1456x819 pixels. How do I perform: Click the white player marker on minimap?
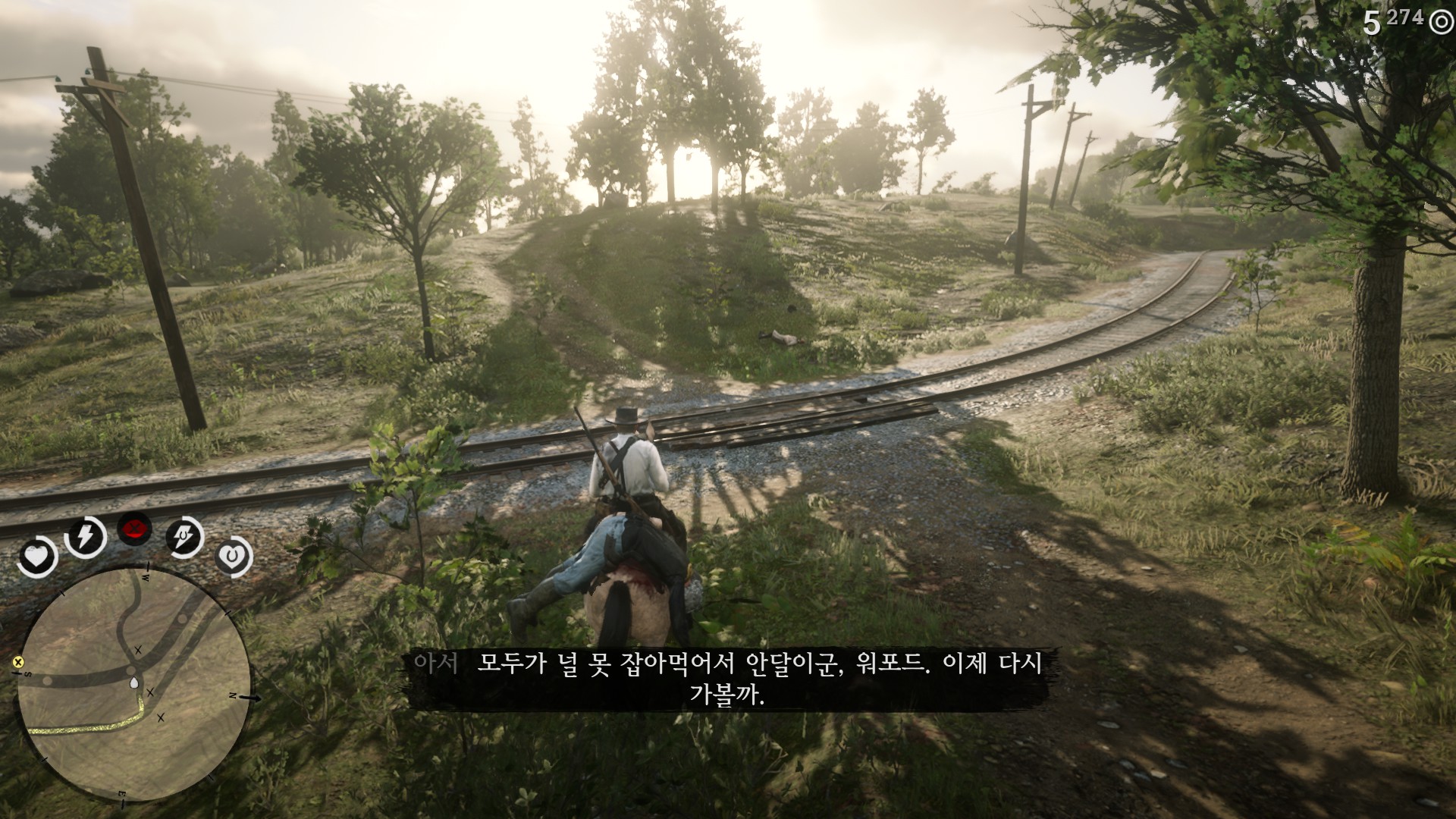click(x=134, y=683)
